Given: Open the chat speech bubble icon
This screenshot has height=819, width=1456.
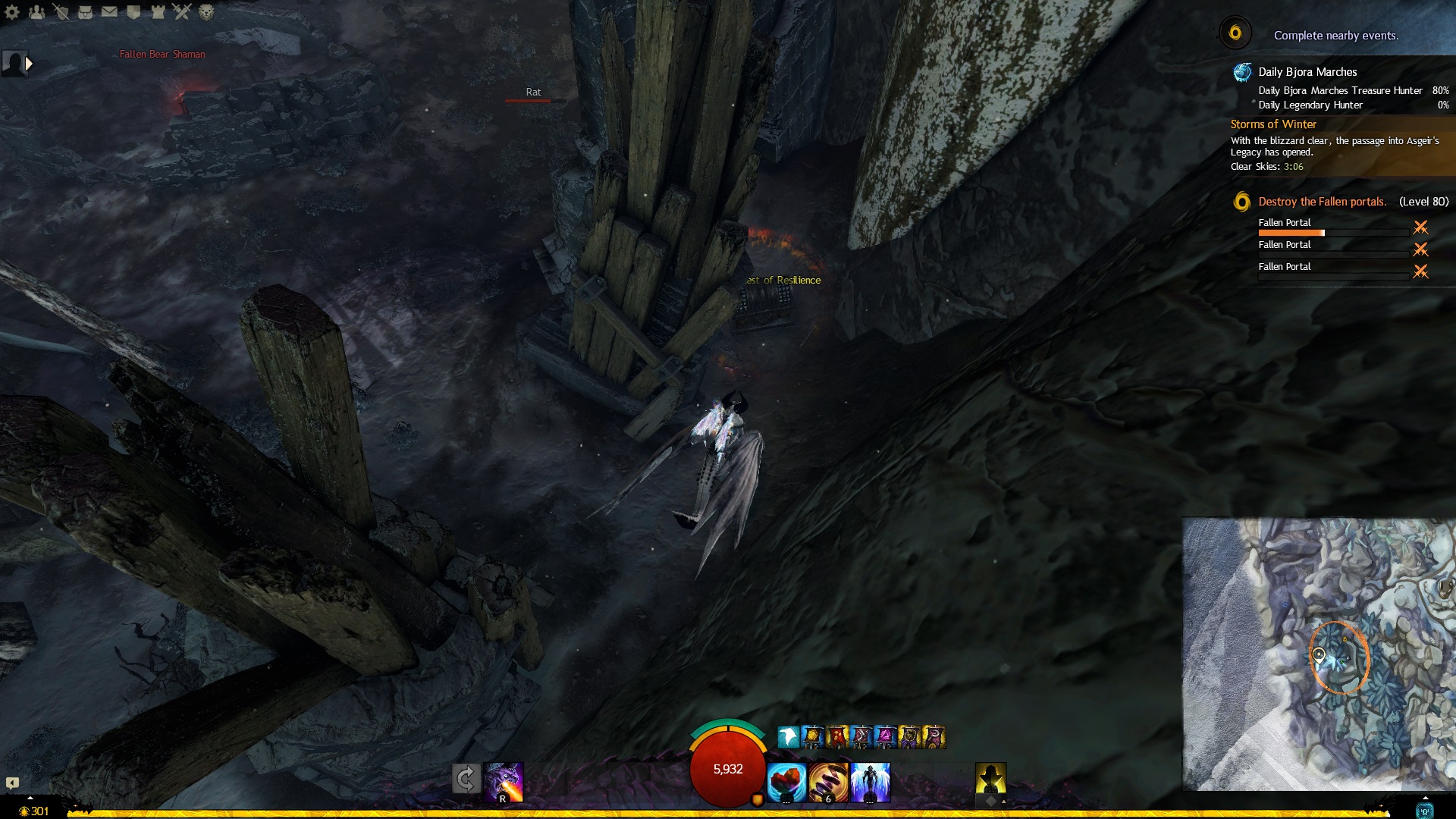Looking at the screenshot, I should [x=12, y=783].
